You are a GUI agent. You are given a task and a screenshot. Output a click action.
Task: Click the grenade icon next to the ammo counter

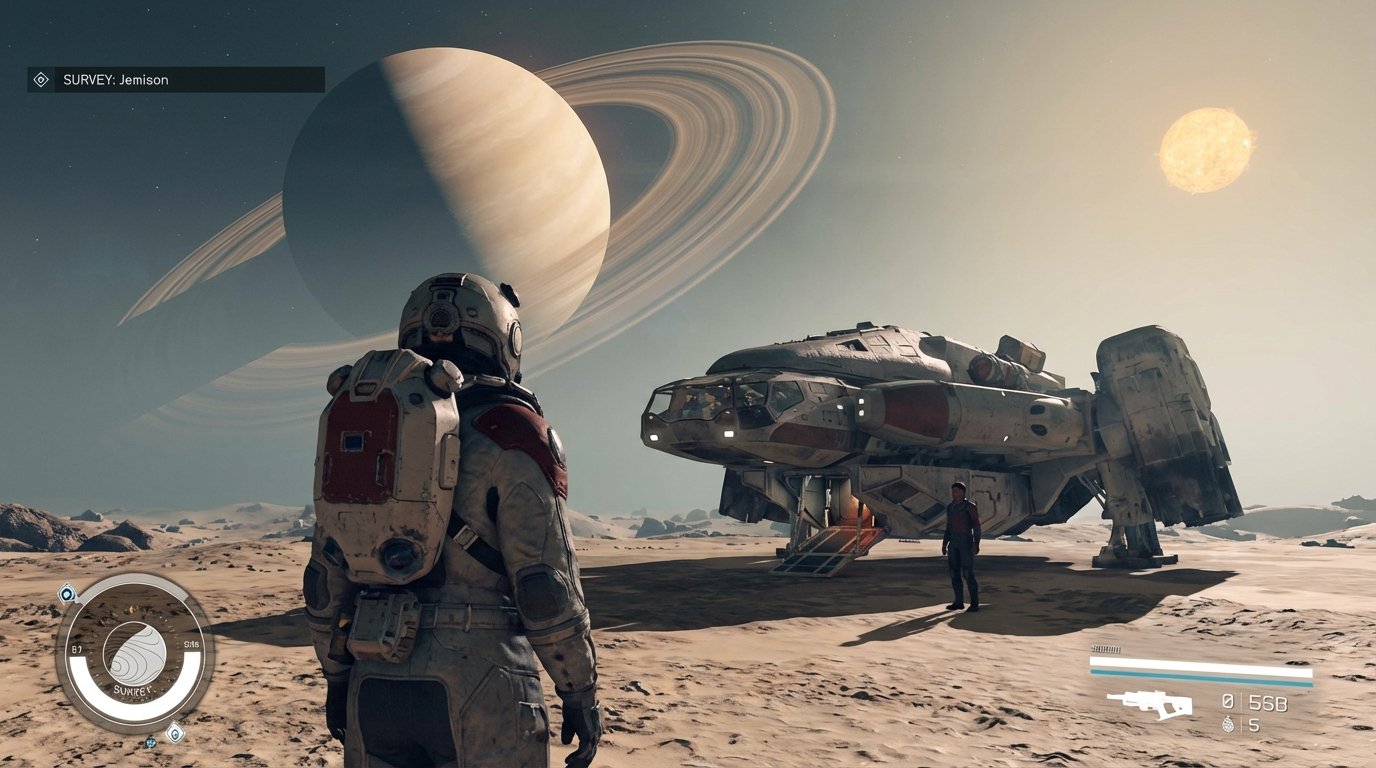pos(1229,724)
